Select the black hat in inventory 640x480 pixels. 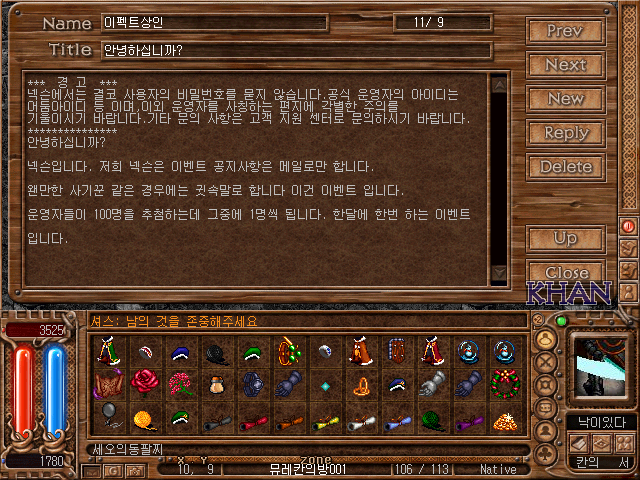click(215, 351)
